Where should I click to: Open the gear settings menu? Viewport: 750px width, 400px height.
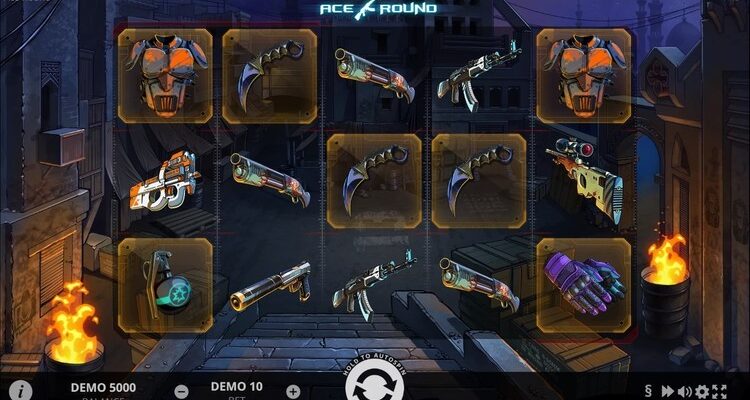pyautogui.click(x=703, y=391)
